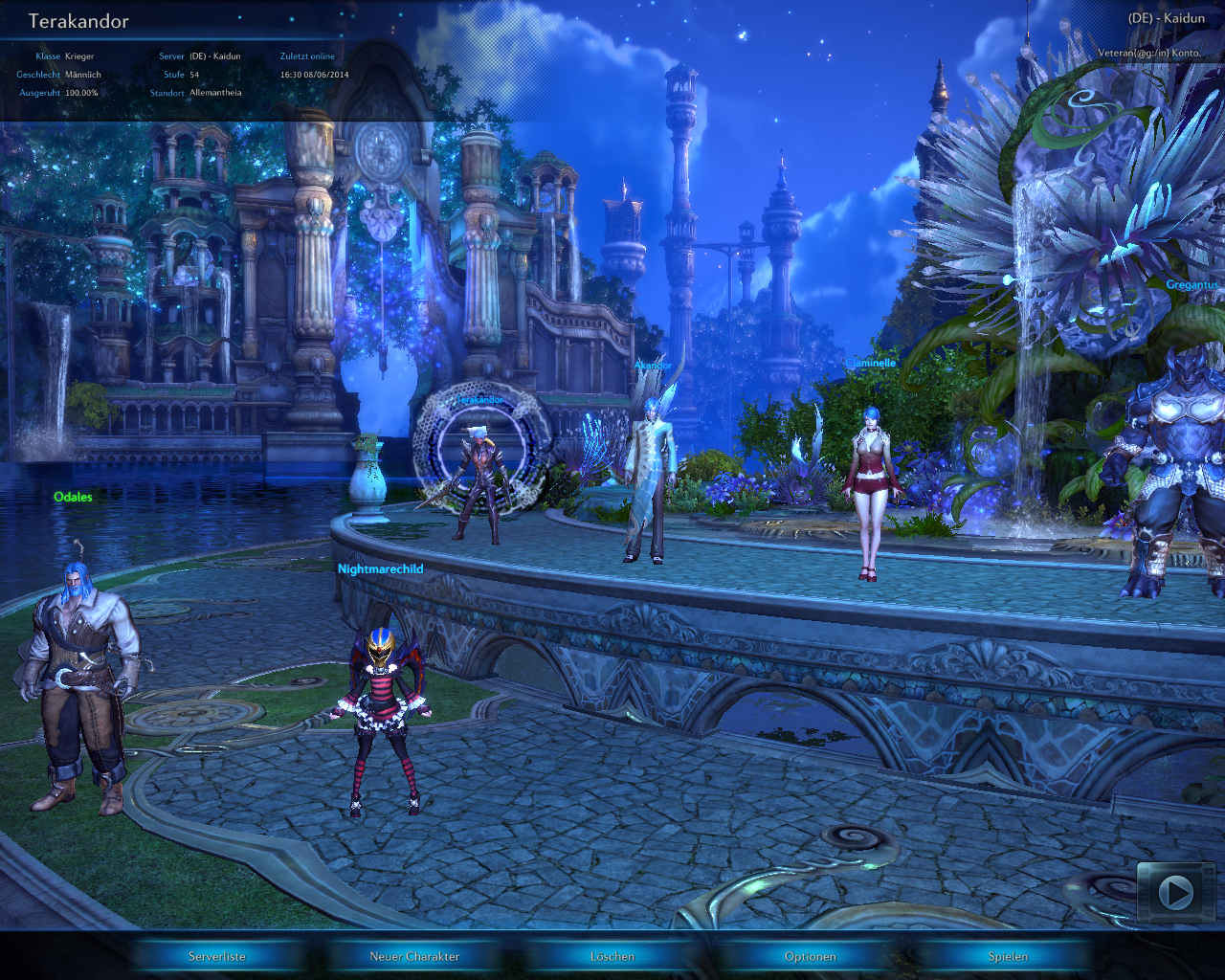The width and height of the screenshot is (1225, 980).
Task: Click the Löschen button
Action: (612, 956)
